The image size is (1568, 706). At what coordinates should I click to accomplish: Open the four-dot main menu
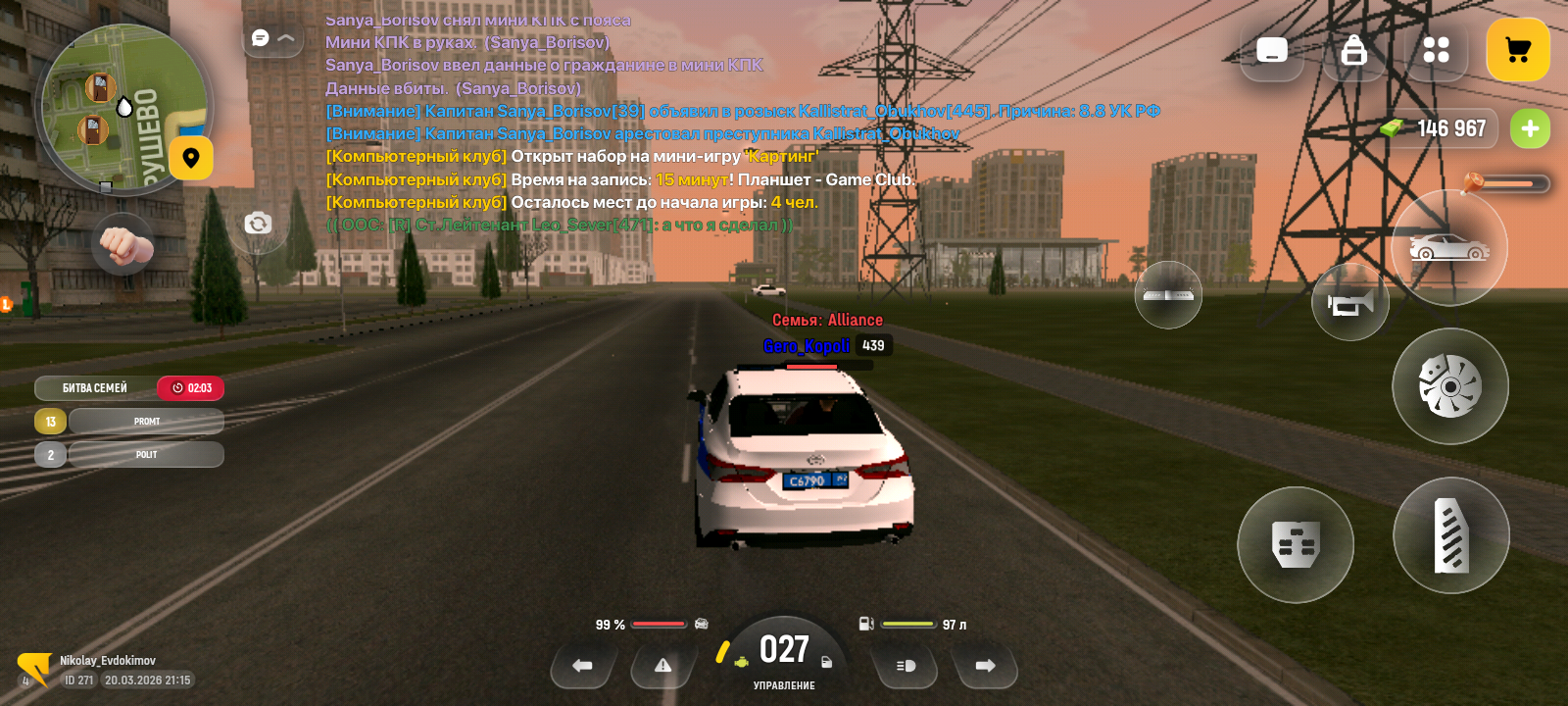pyautogui.click(x=1436, y=50)
